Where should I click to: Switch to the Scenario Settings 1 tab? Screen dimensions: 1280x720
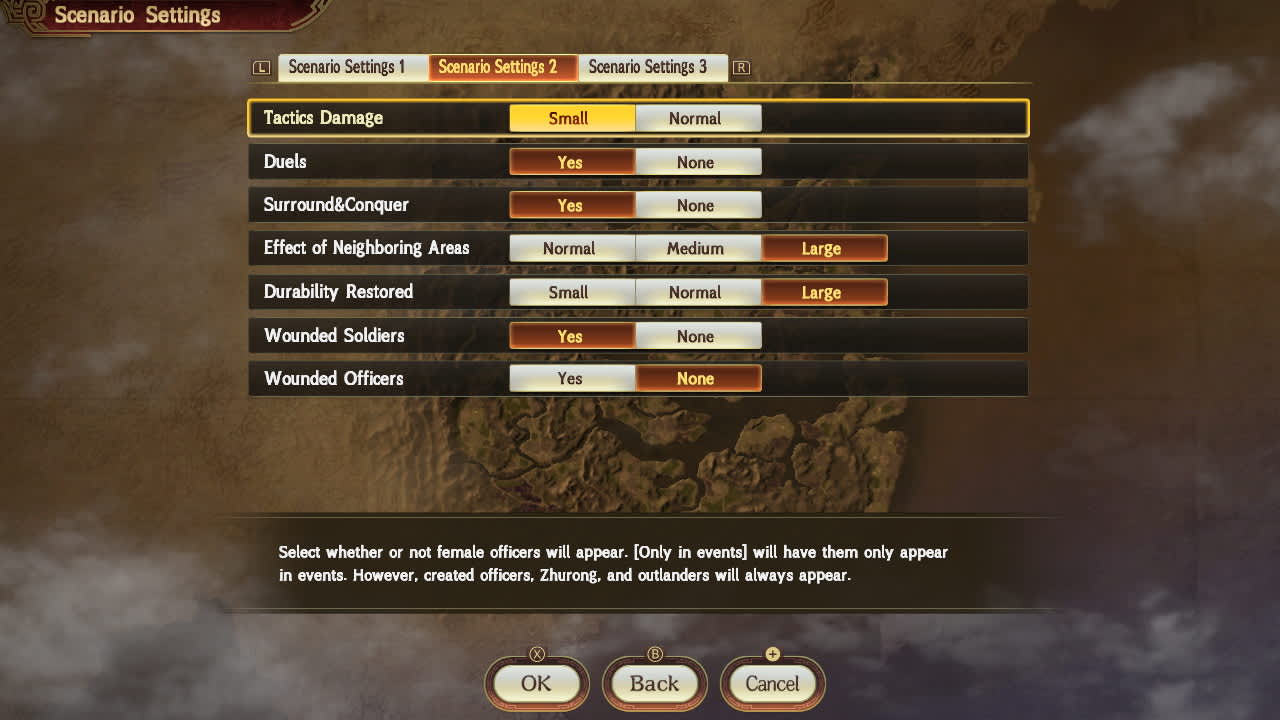click(x=351, y=67)
